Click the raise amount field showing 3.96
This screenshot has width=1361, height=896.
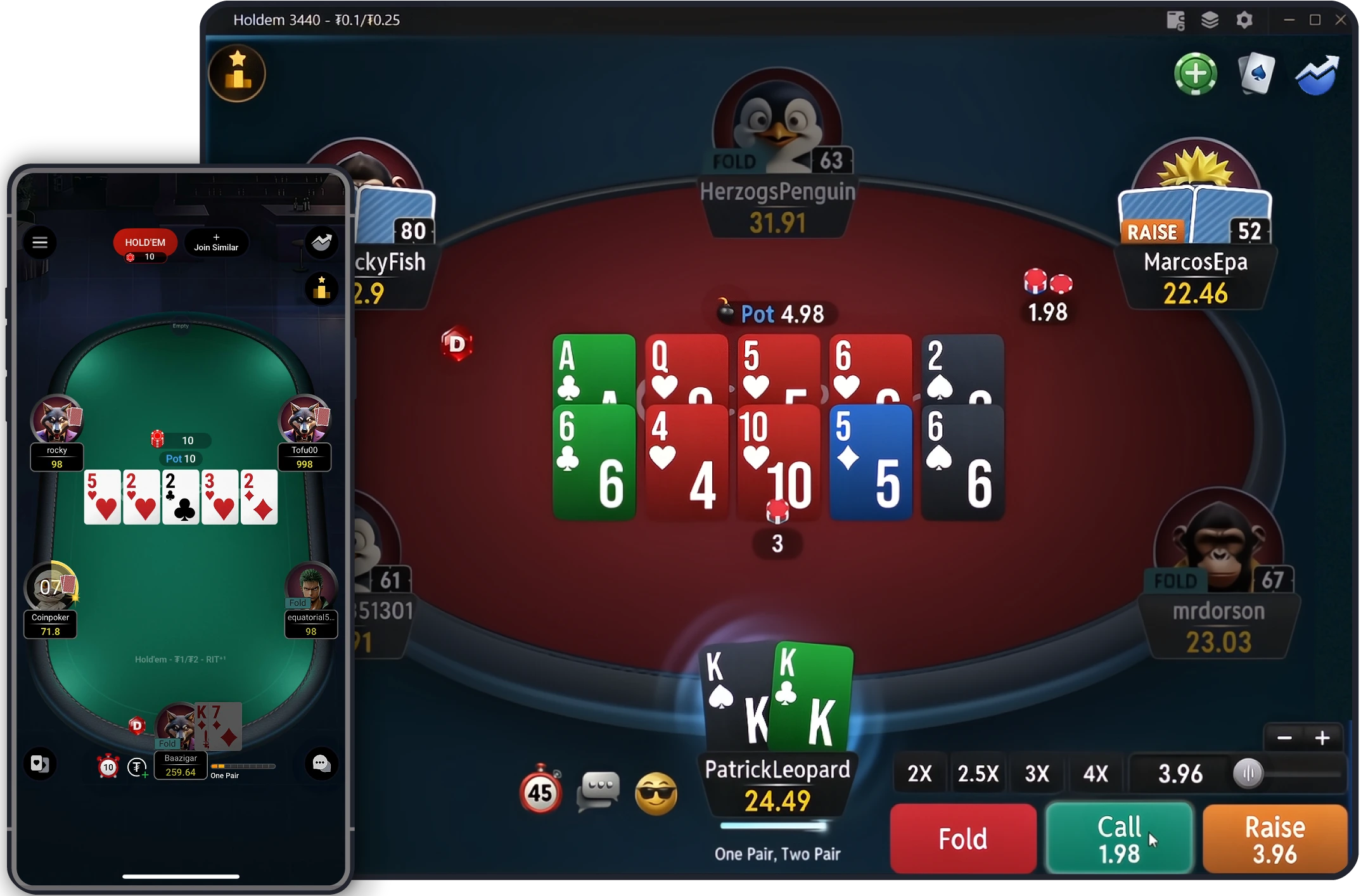1180,773
